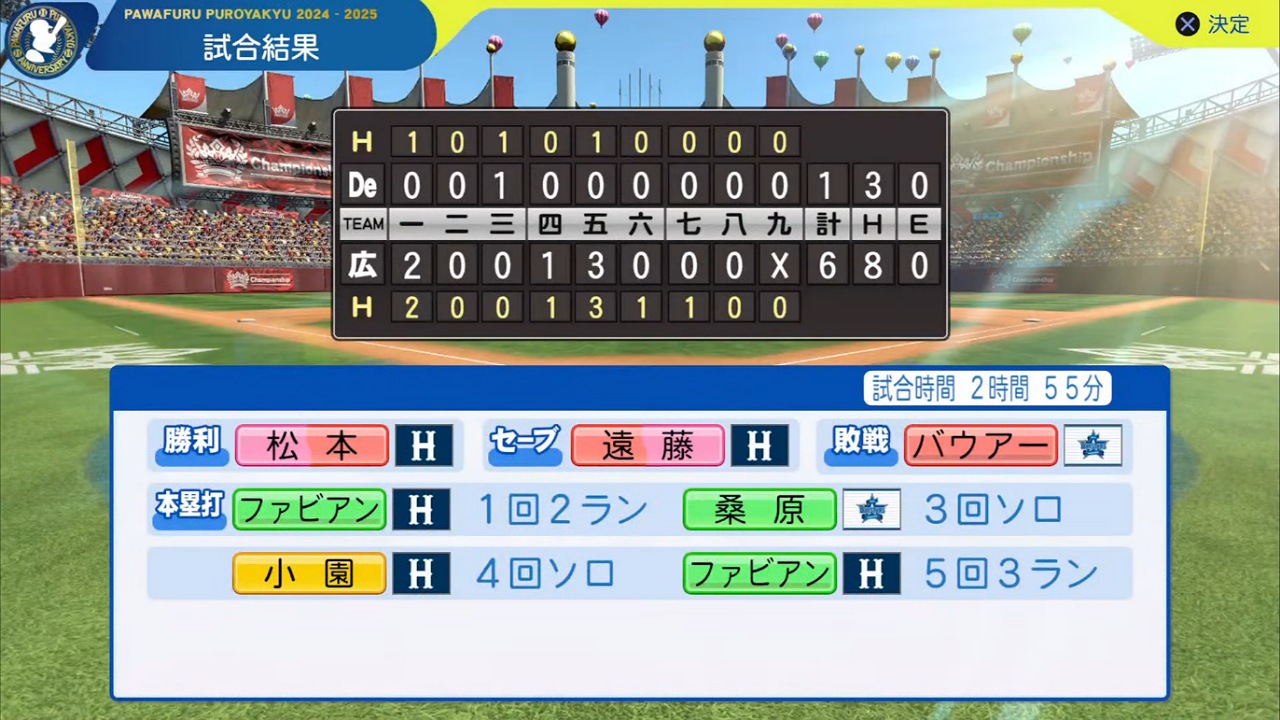
Task: Click the 試合時間 game time display
Action: tap(986, 389)
